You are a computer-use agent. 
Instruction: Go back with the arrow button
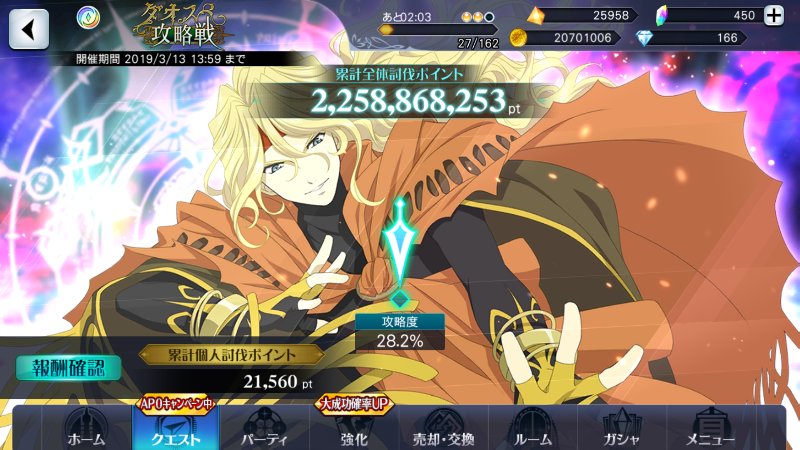coord(29,29)
